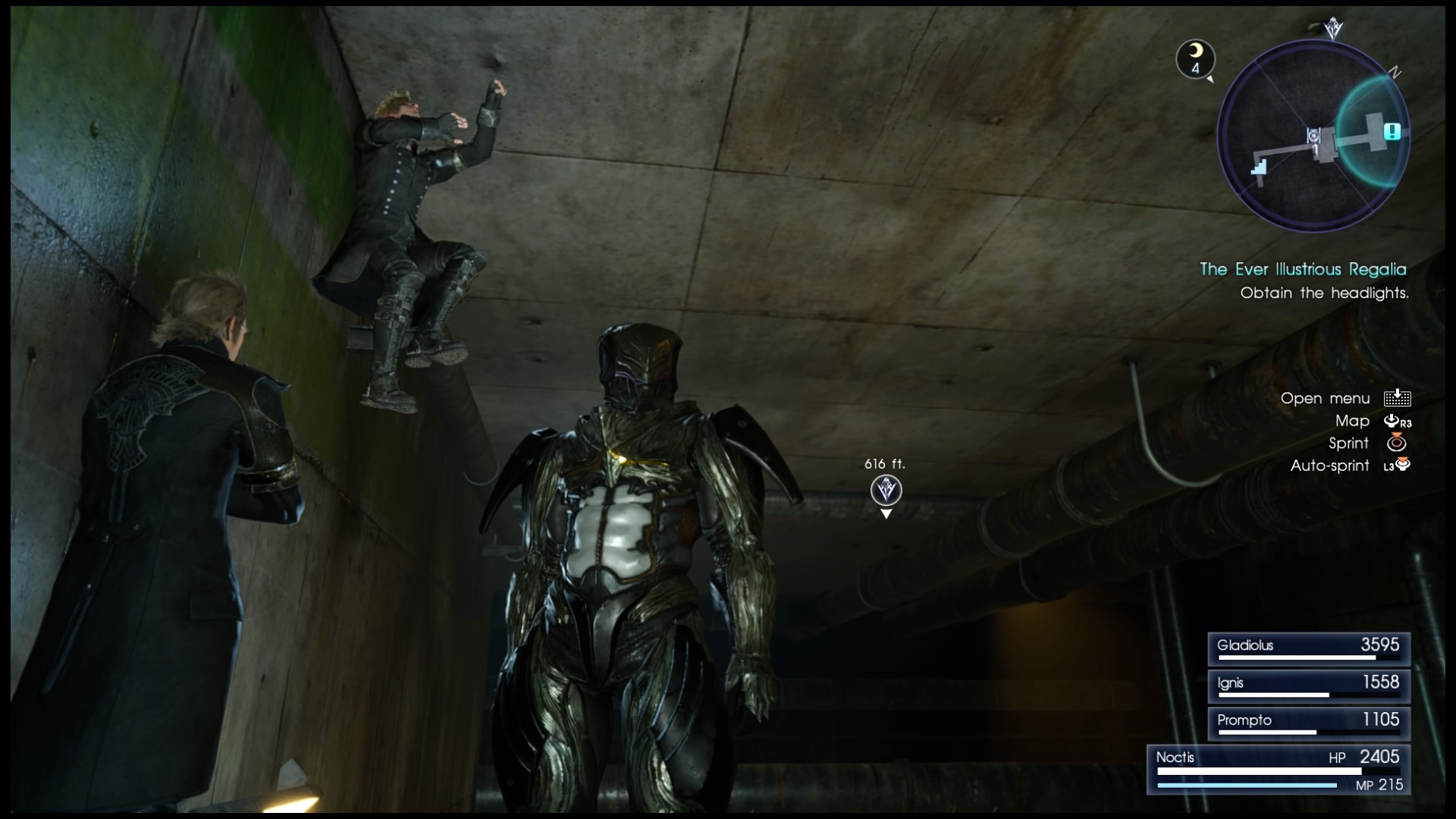Select the exclamation quest marker on minimap
This screenshot has height=819, width=1456.
tap(1392, 131)
